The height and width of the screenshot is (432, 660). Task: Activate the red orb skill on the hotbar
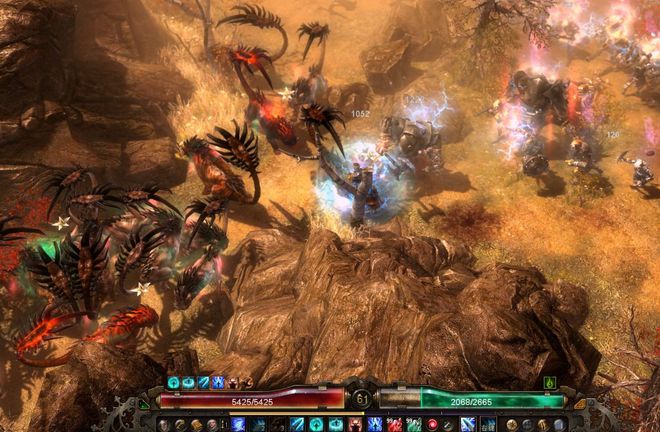tap(433, 424)
